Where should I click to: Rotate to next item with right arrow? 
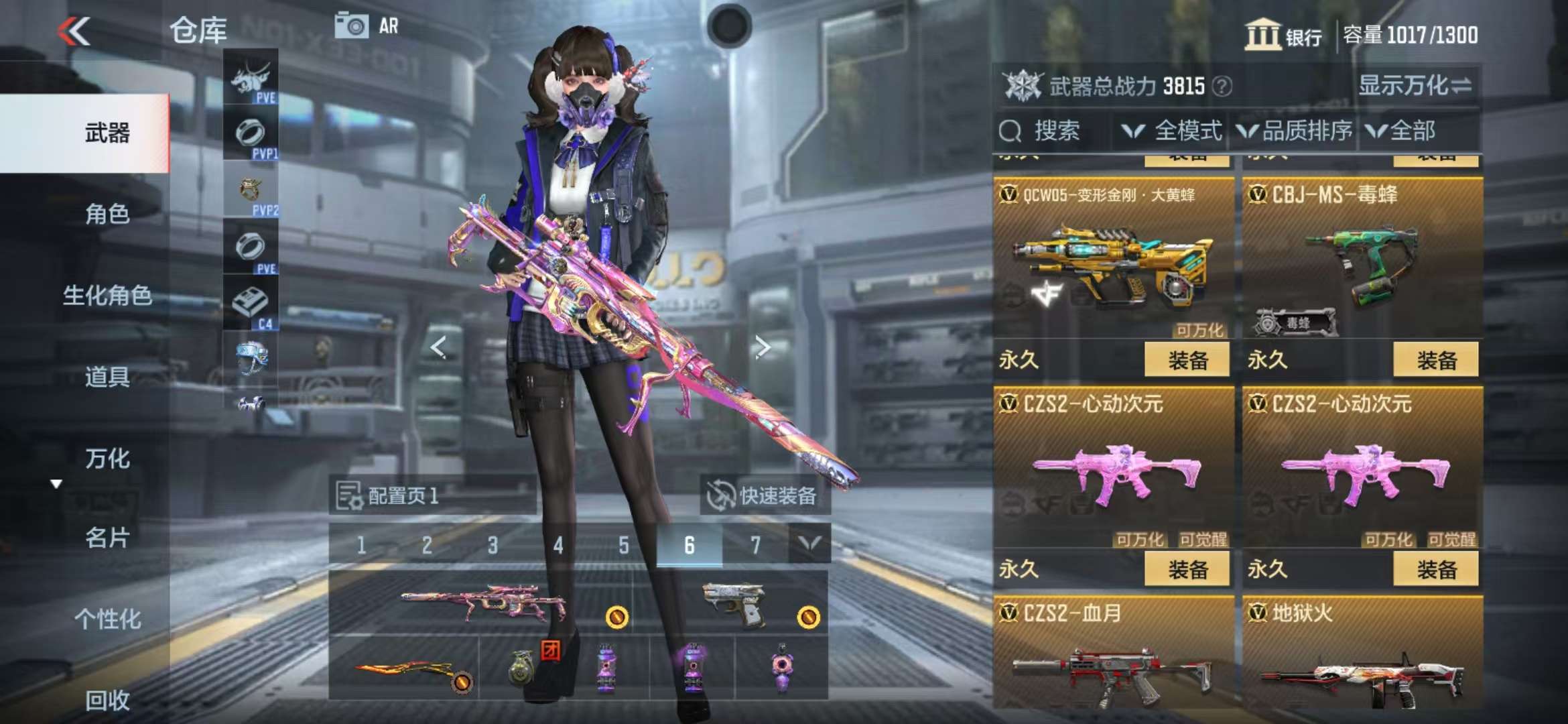[762, 347]
